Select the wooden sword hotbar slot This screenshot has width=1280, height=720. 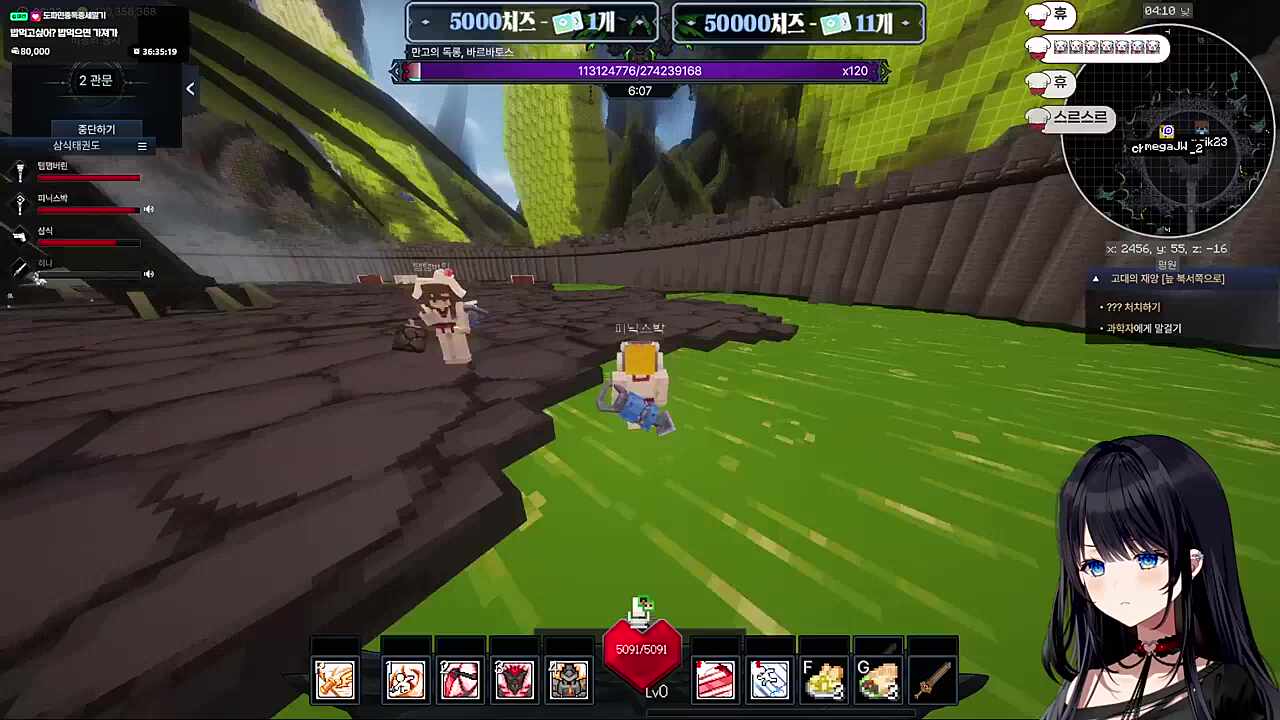click(x=932, y=680)
